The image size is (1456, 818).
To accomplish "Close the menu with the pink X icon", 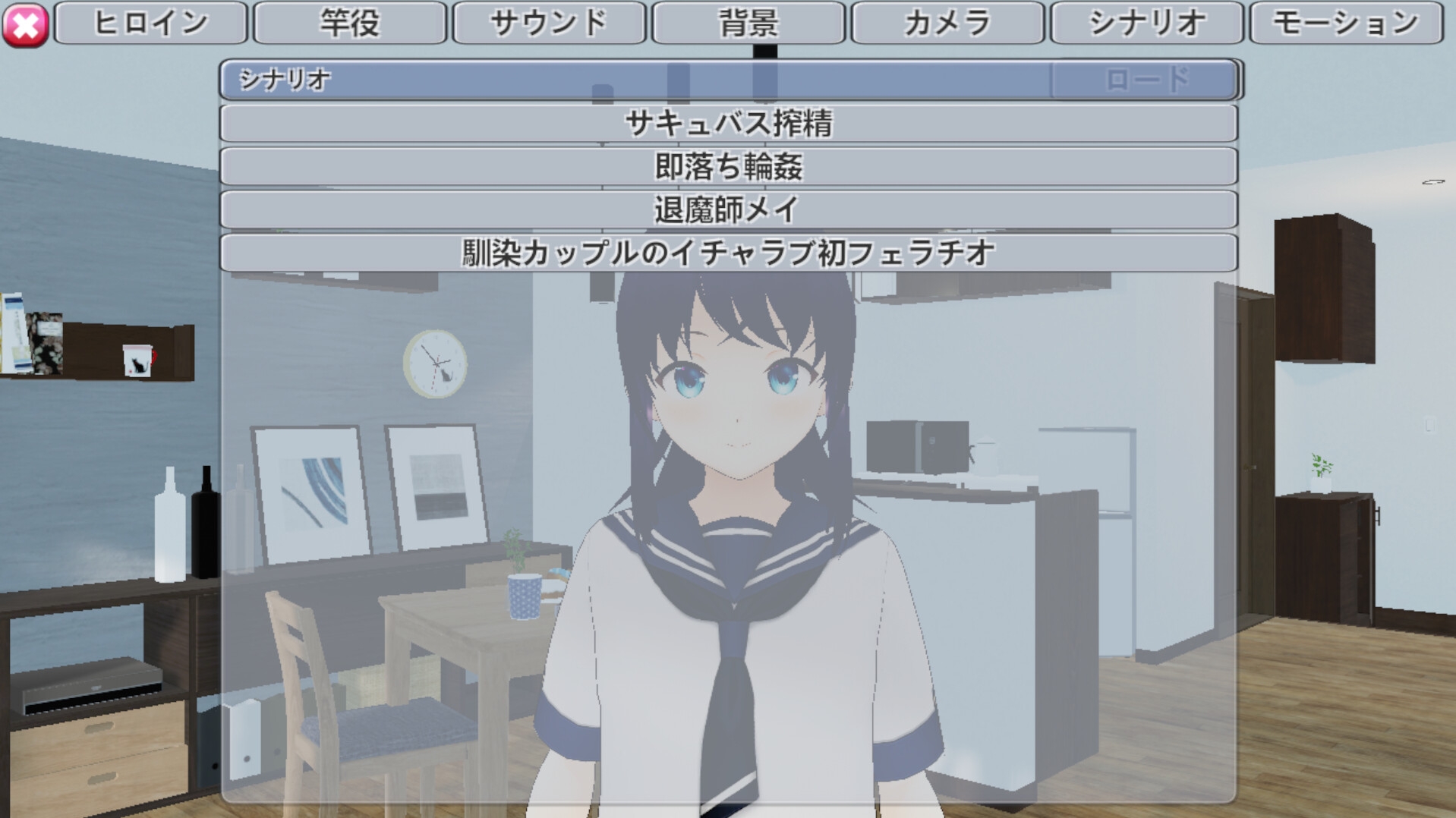I will tap(25, 23).
